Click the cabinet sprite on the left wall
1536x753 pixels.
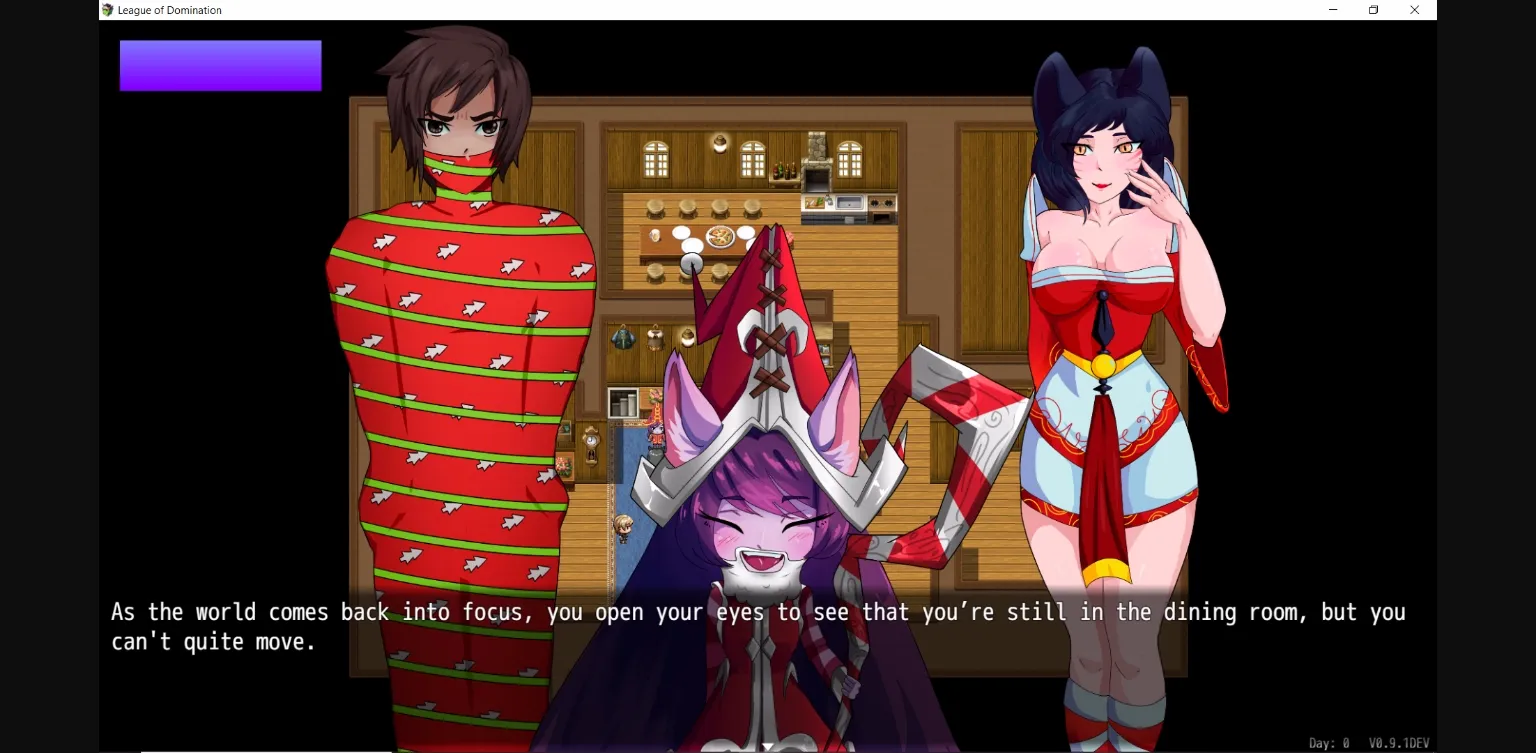[x=621, y=400]
